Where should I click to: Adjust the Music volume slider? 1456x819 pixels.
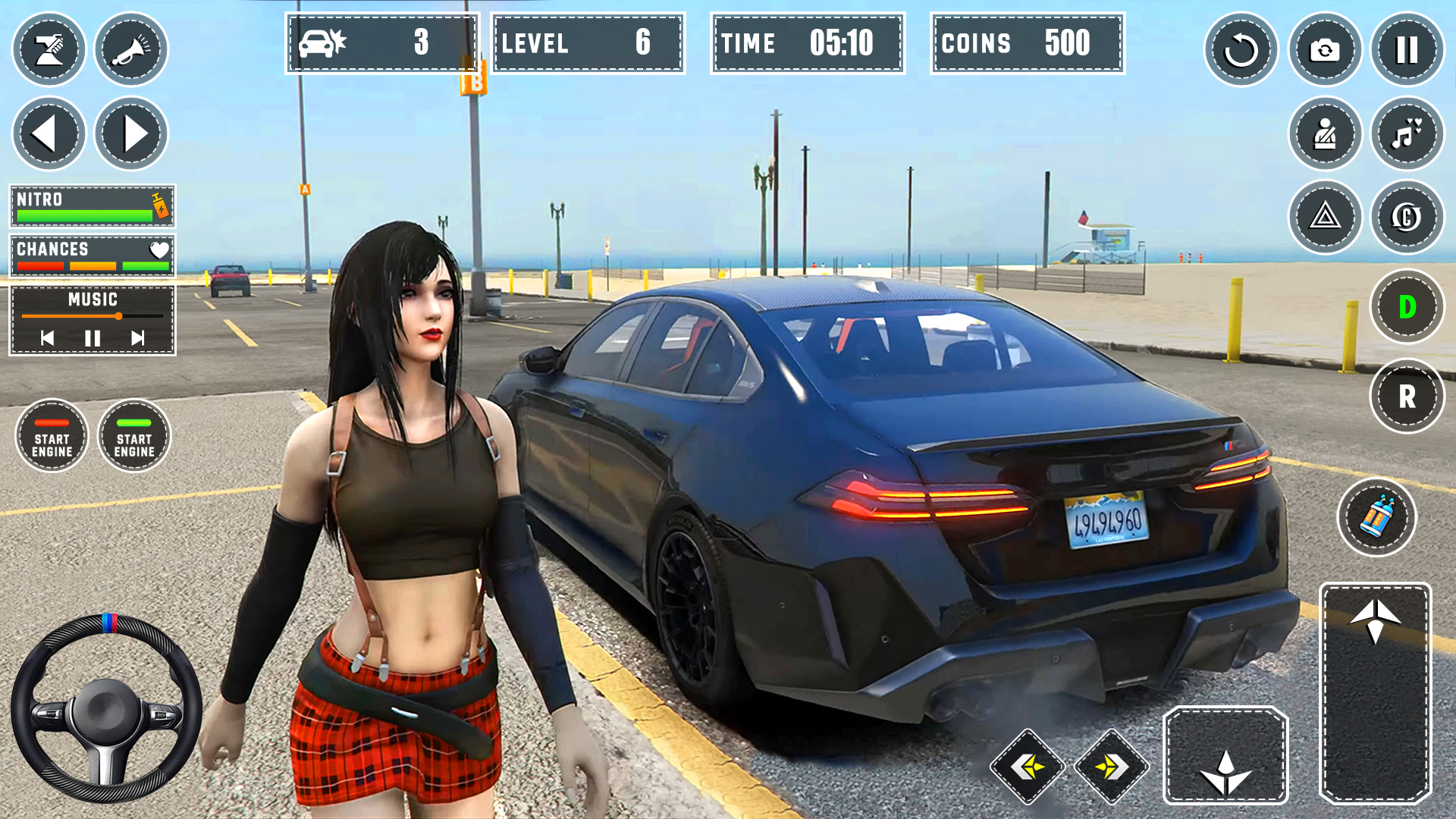point(119,316)
